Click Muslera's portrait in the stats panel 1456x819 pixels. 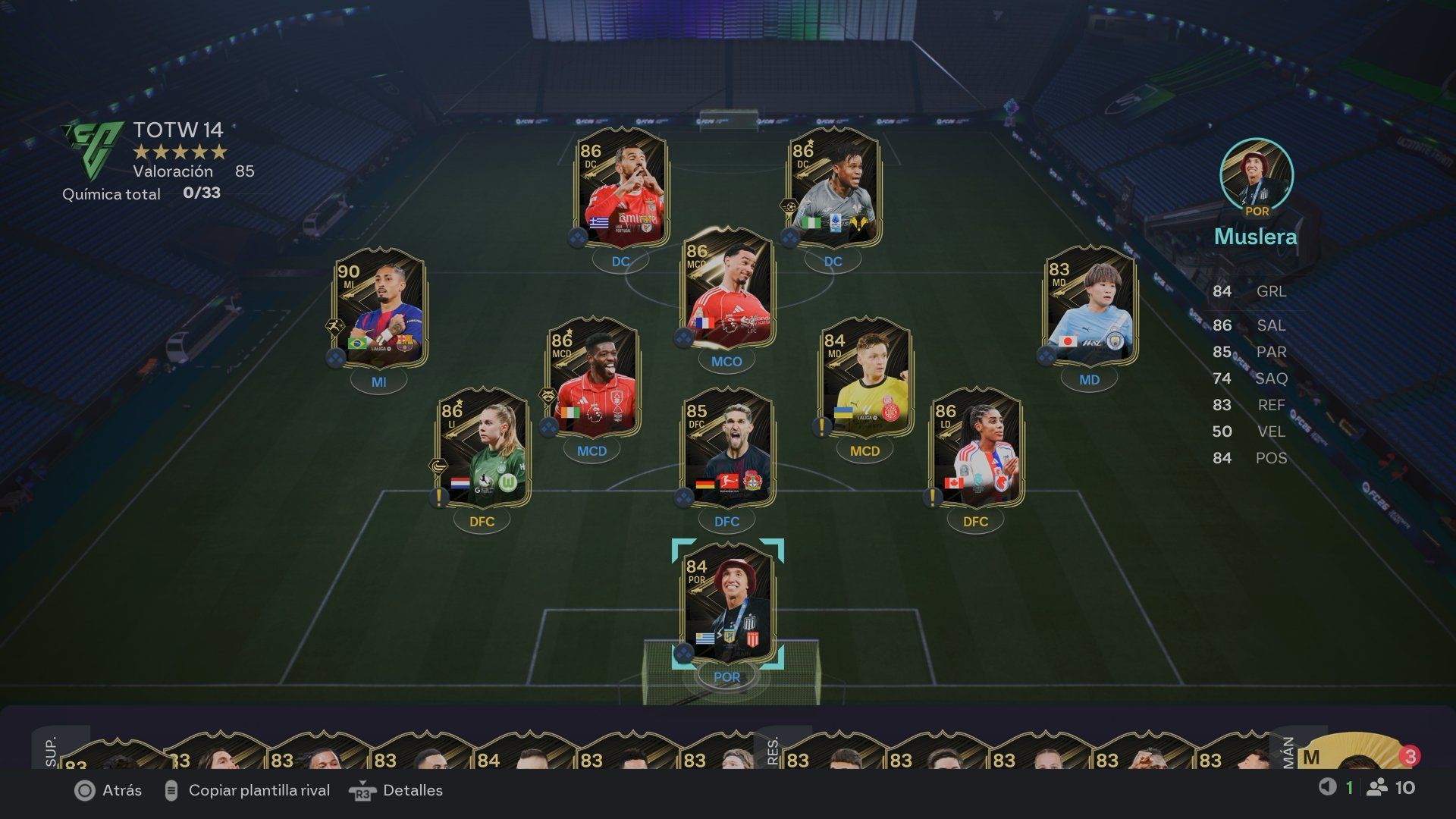(x=1256, y=174)
